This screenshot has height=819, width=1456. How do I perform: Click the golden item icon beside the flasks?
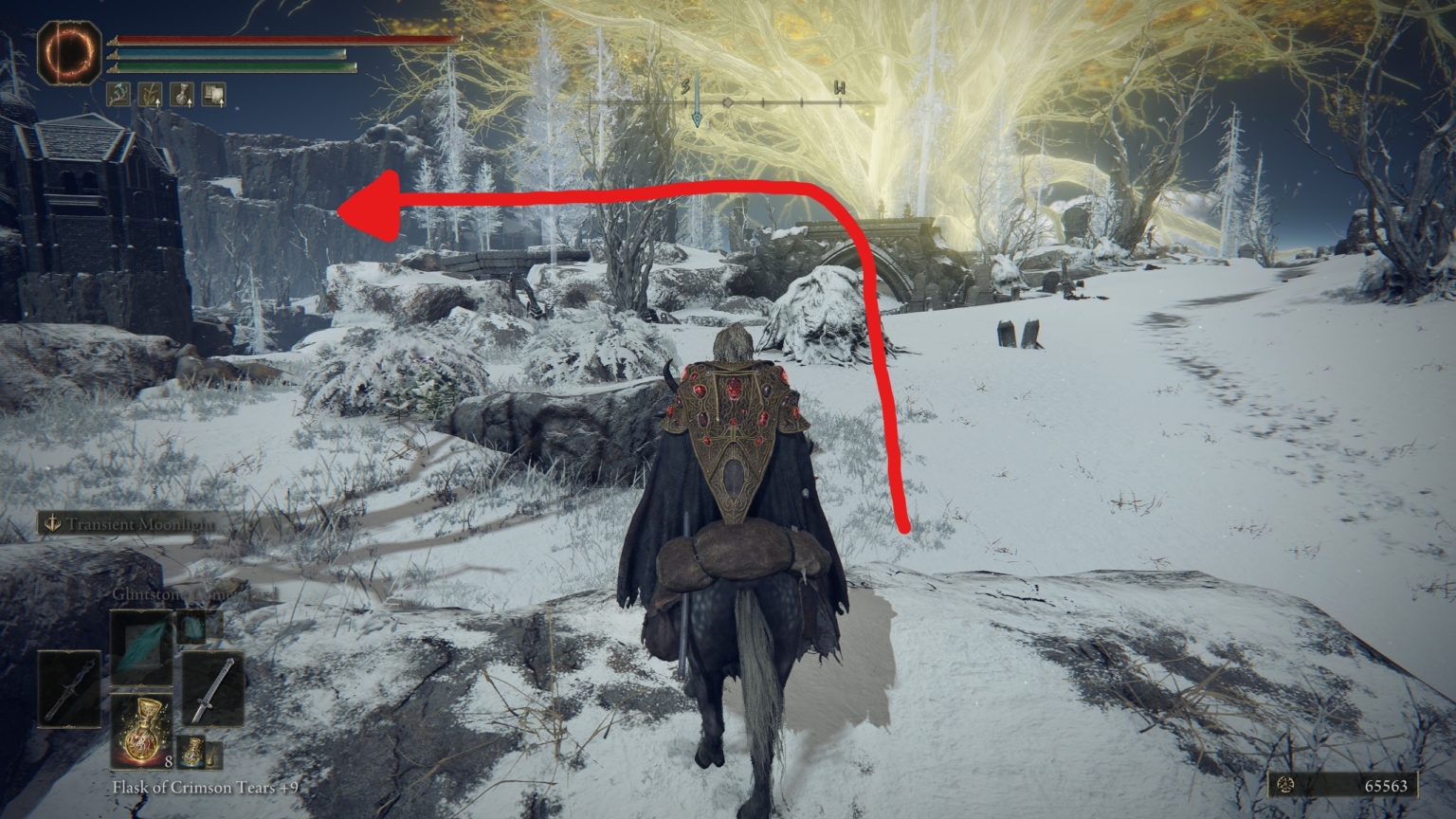pos(216,753)
